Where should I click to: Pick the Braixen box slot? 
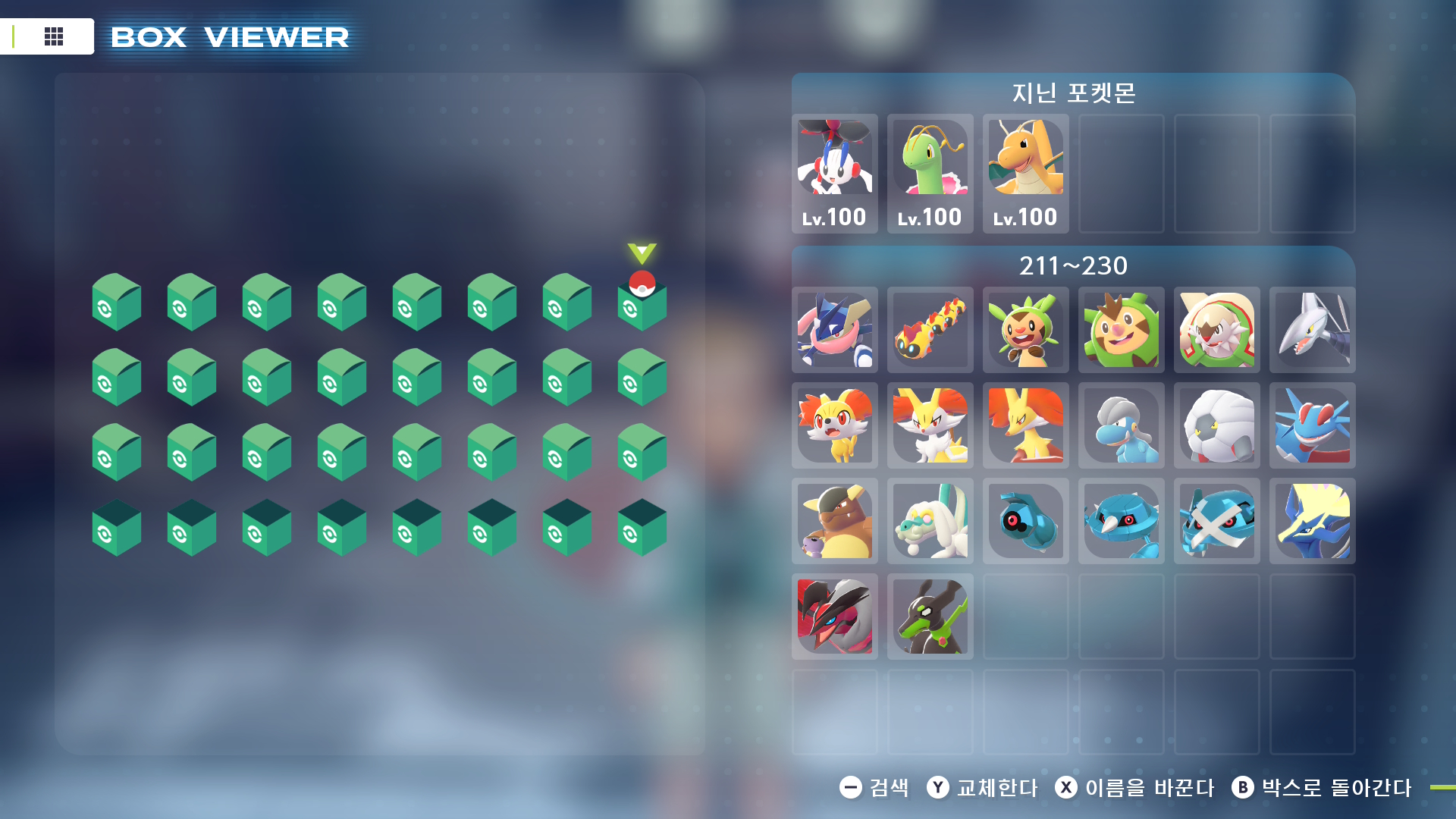tap(930, 425)
